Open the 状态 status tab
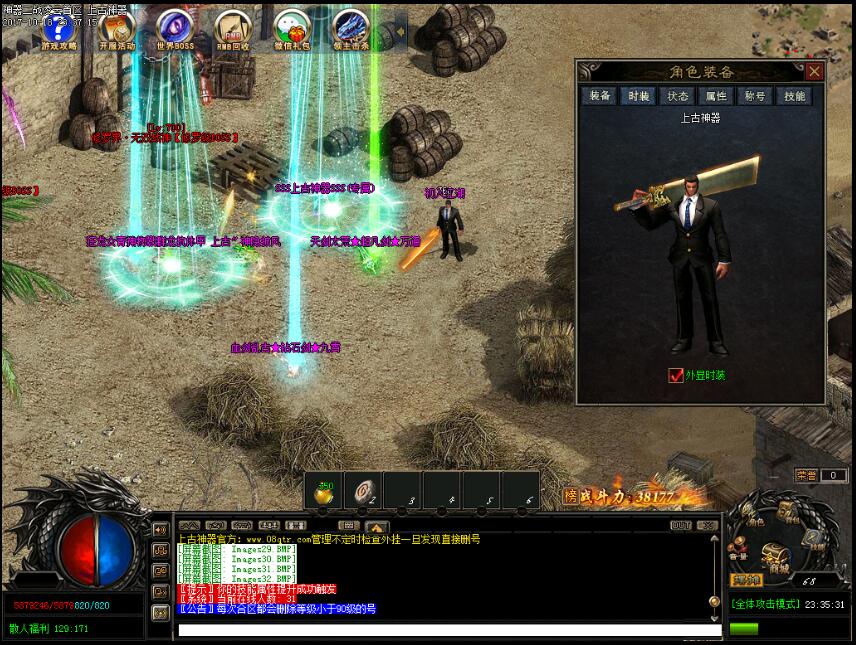The width and height of the screenshot is (856, 645). pyautogui.click(x=677, y=96)
